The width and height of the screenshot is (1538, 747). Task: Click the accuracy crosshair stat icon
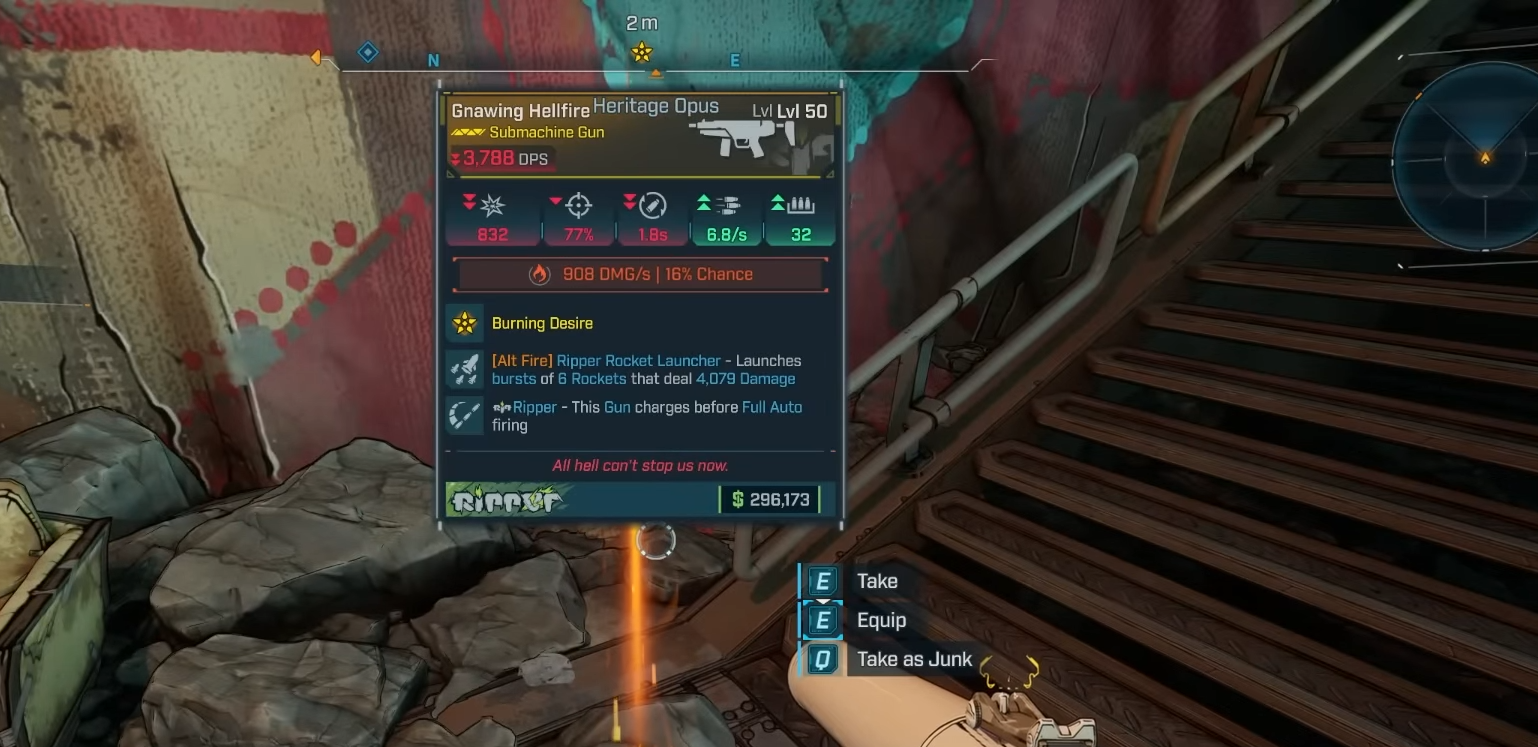coord(579,205)
